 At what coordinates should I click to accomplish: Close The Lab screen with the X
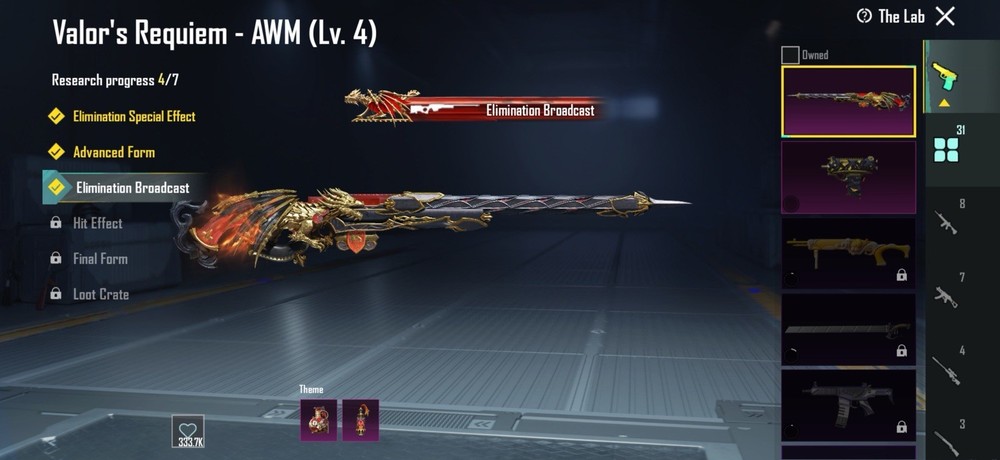coord(945,16)
